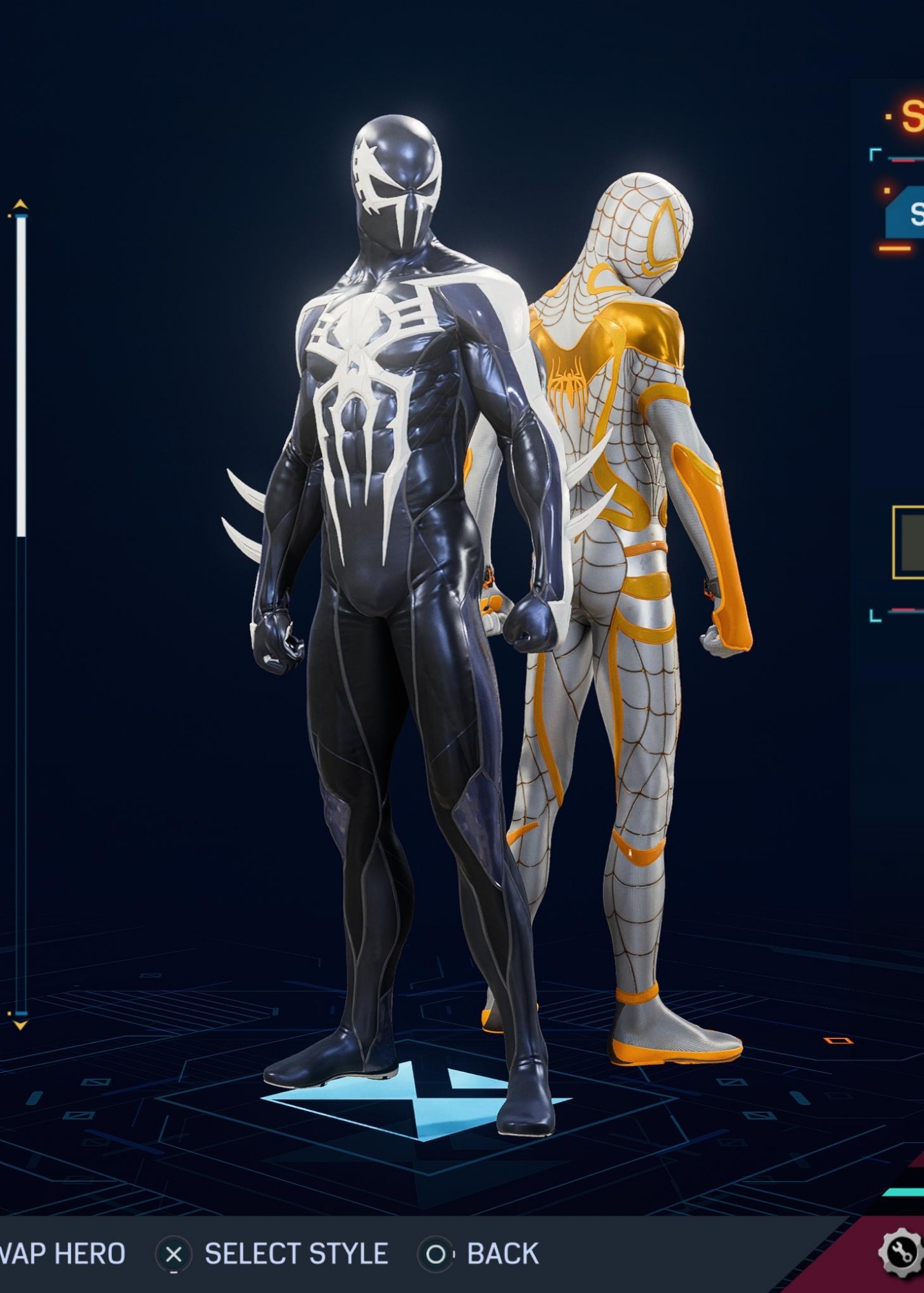This screenshot has width=924, height=1293.
Task: Switch to the blue tab at right edge
Action: 907,213
